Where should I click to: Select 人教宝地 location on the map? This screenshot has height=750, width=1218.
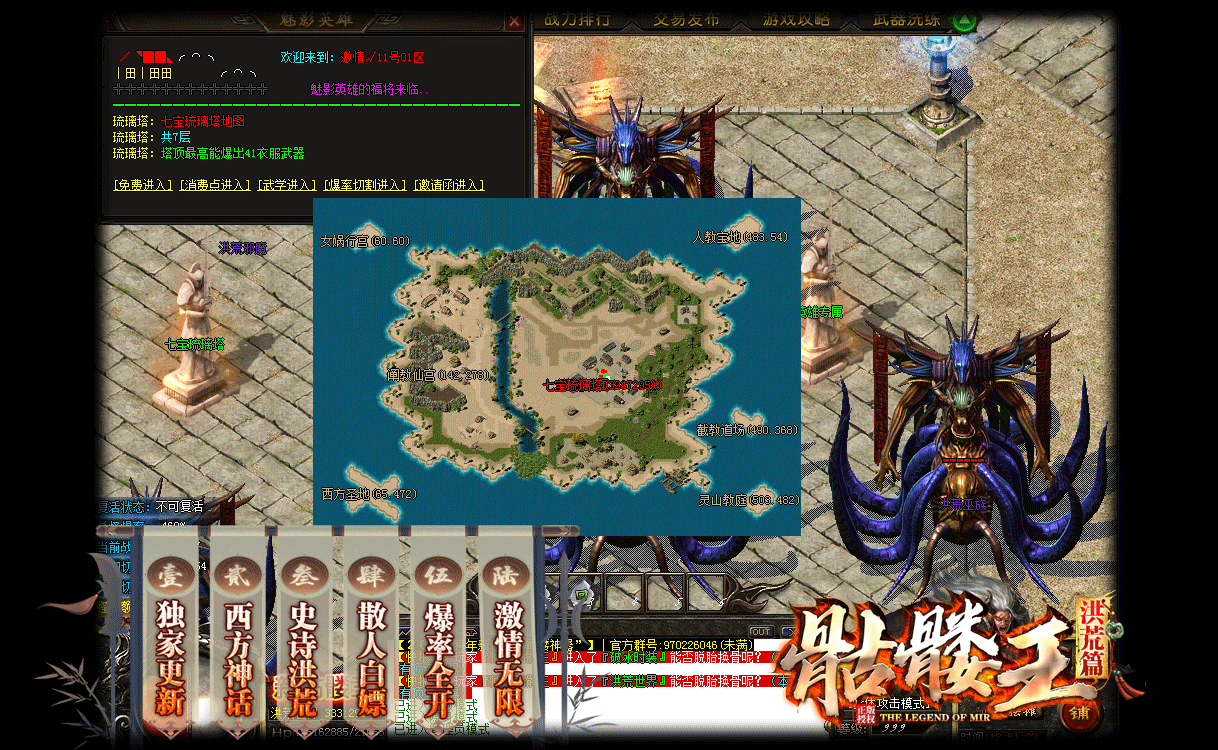click(x=740, y=237)
